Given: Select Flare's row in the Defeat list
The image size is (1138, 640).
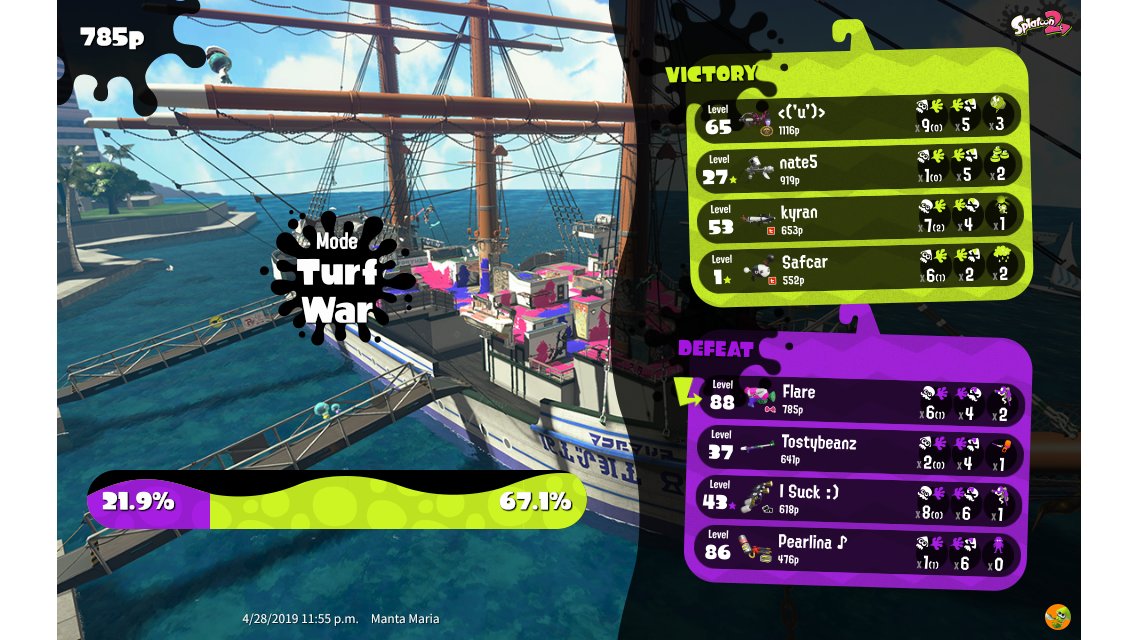Looking at the screenshot, I should (x=858, y=400).
